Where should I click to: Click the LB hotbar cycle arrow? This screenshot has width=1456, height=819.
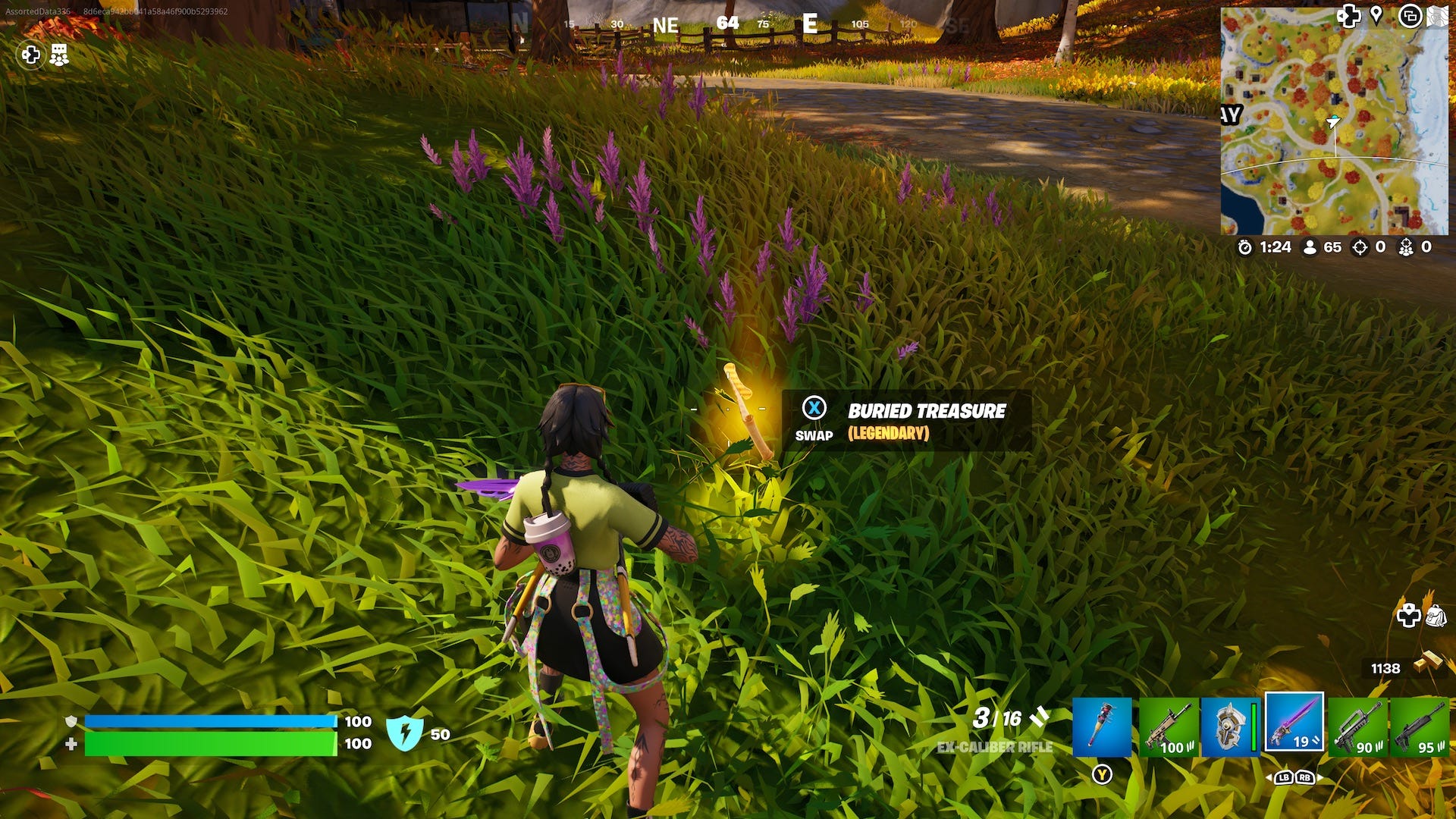tap(1285, 777)
